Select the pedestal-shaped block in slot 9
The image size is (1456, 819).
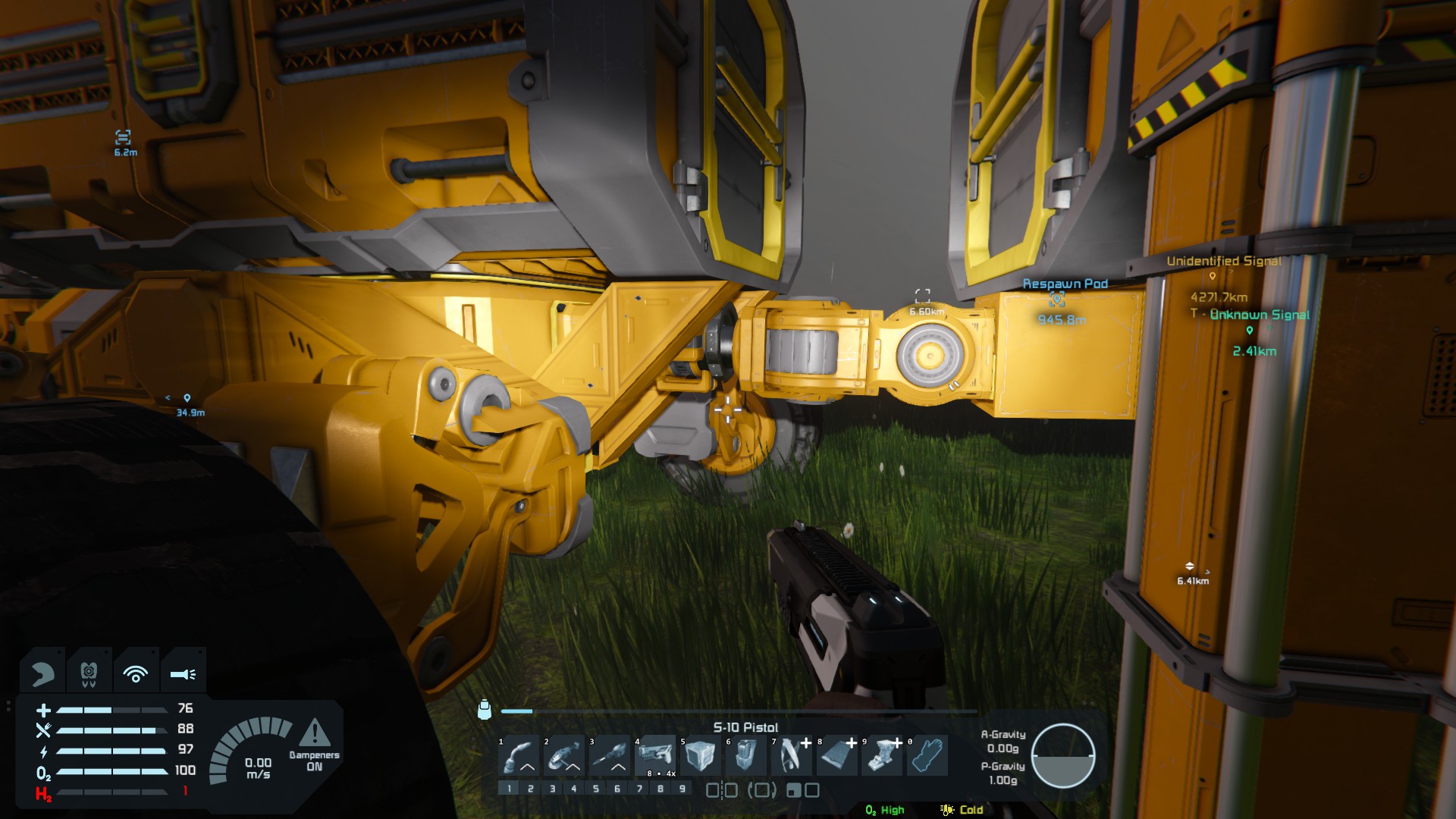(x=882, y=755)
